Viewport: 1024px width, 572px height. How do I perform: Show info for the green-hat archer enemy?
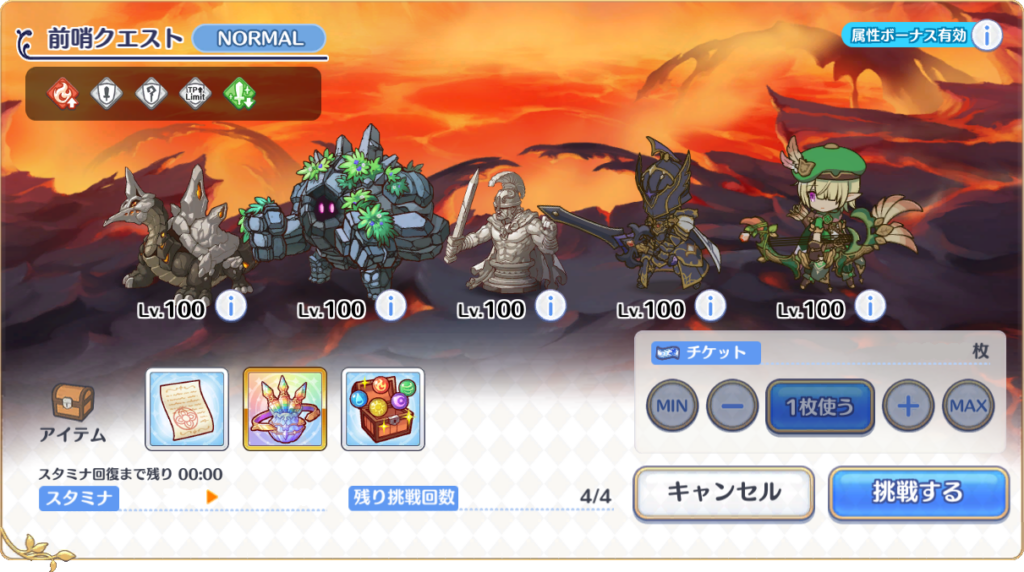[x=870, y=306]
